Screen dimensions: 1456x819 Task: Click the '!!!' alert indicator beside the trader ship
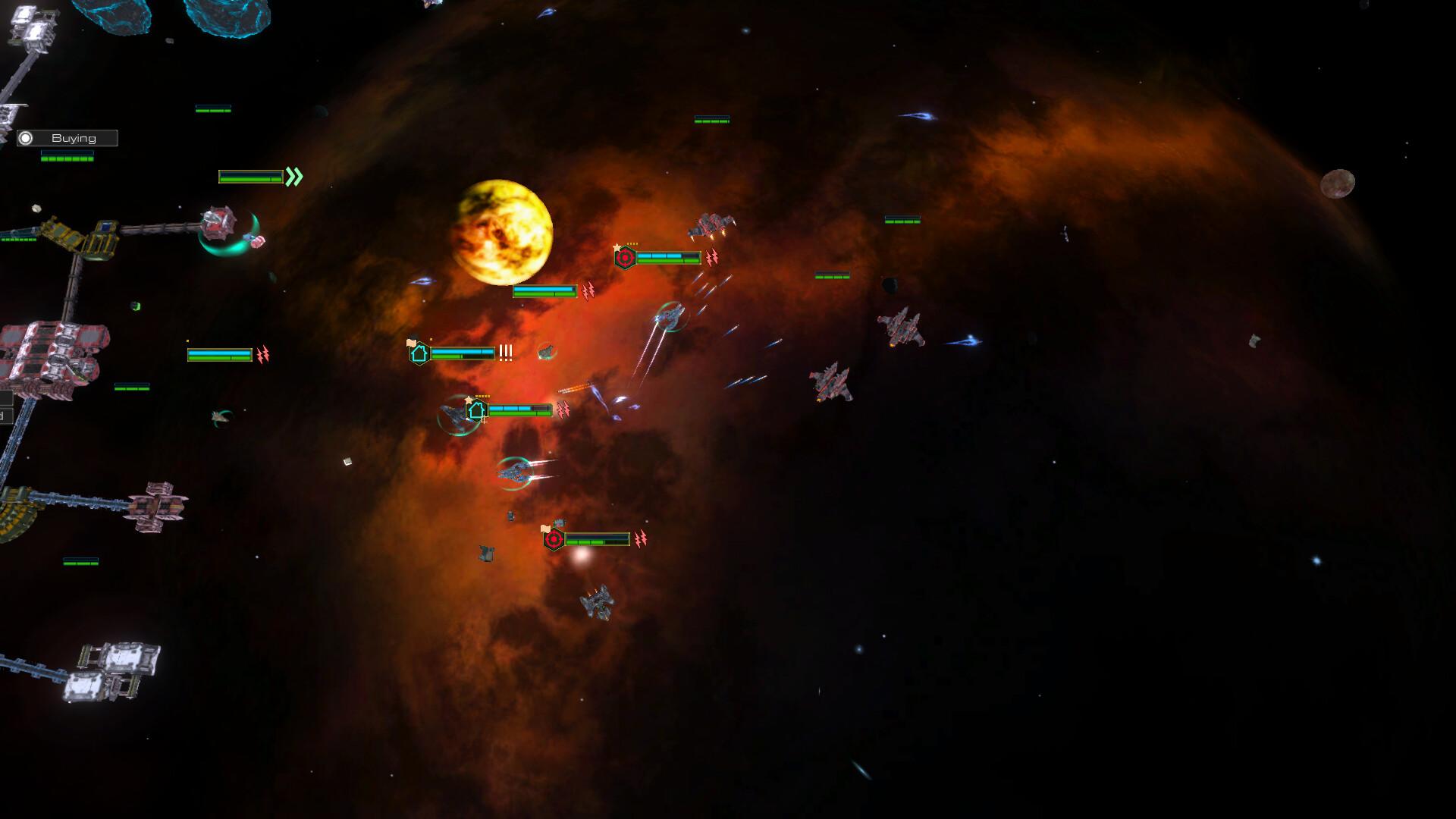point(505,352)
